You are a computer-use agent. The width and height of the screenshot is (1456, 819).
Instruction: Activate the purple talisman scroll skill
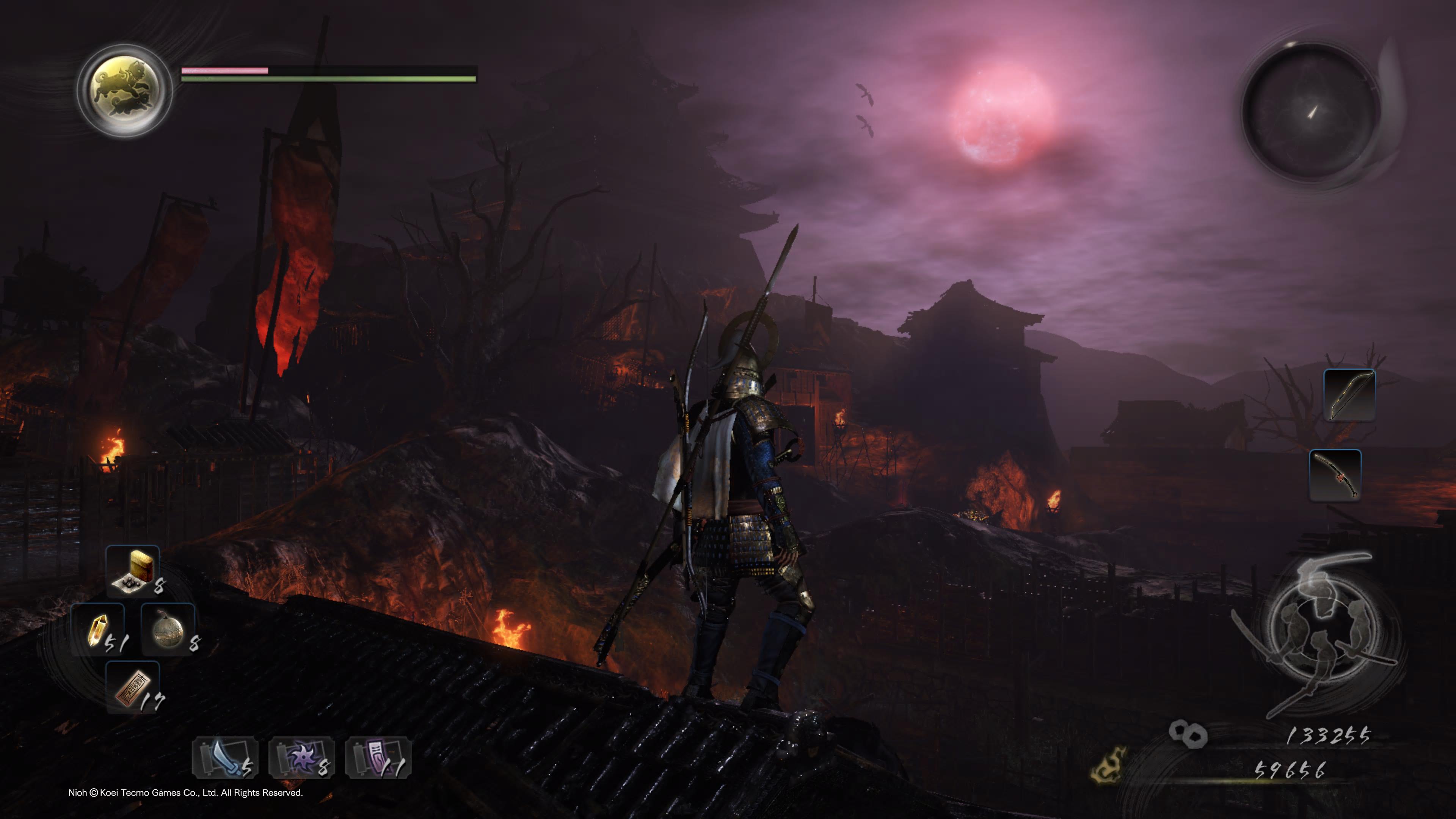[378, 758]
